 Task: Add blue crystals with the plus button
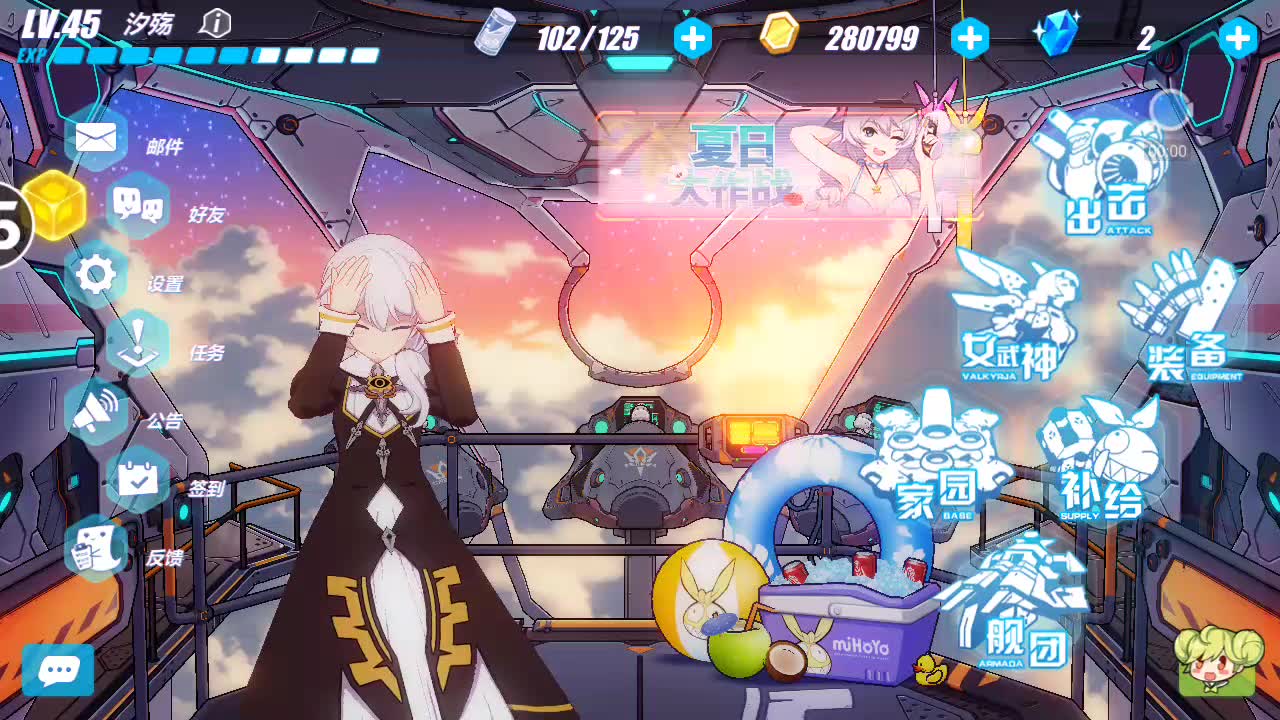(x=1237, y=39)
